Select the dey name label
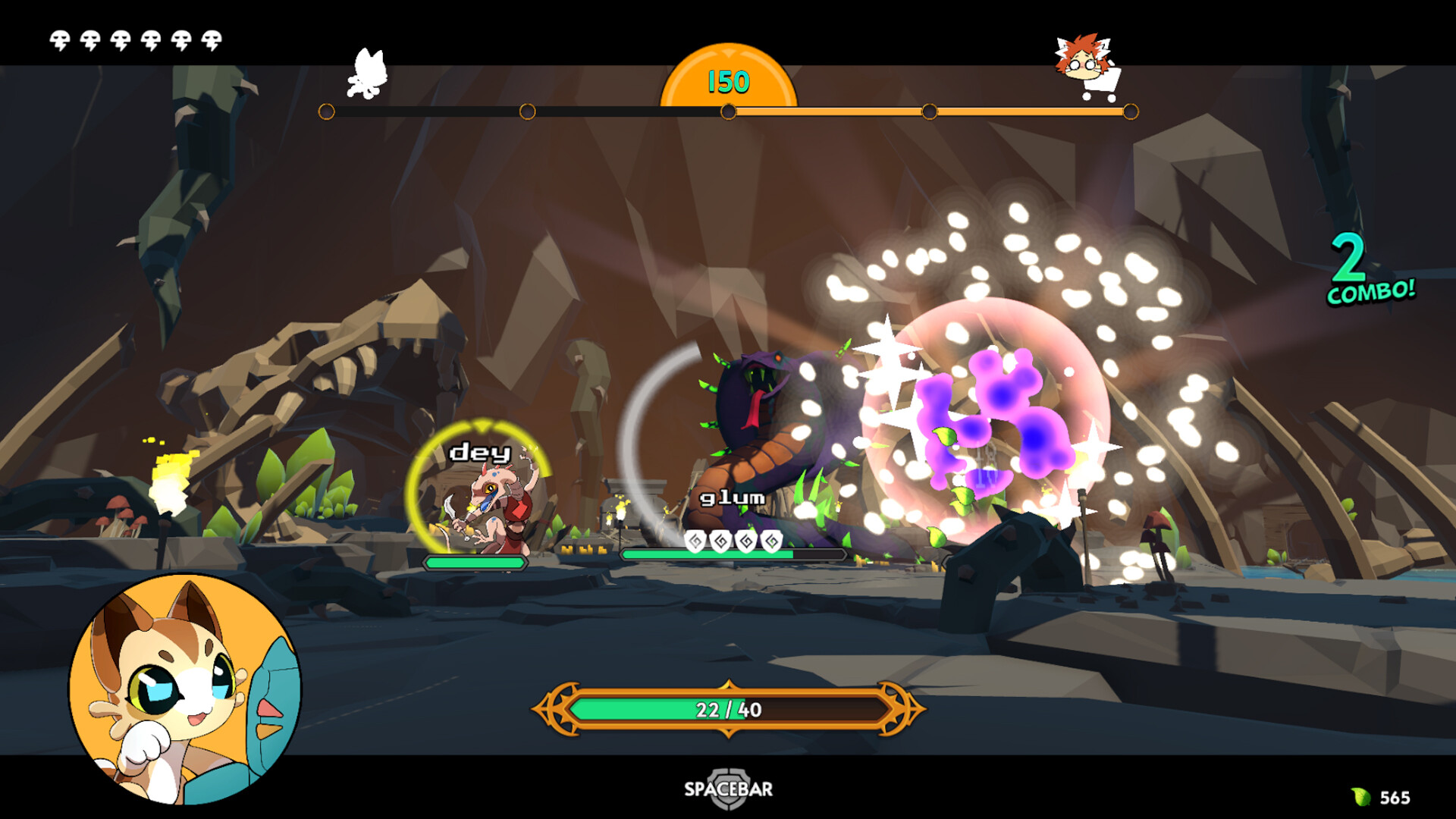 tap(478, 453)
